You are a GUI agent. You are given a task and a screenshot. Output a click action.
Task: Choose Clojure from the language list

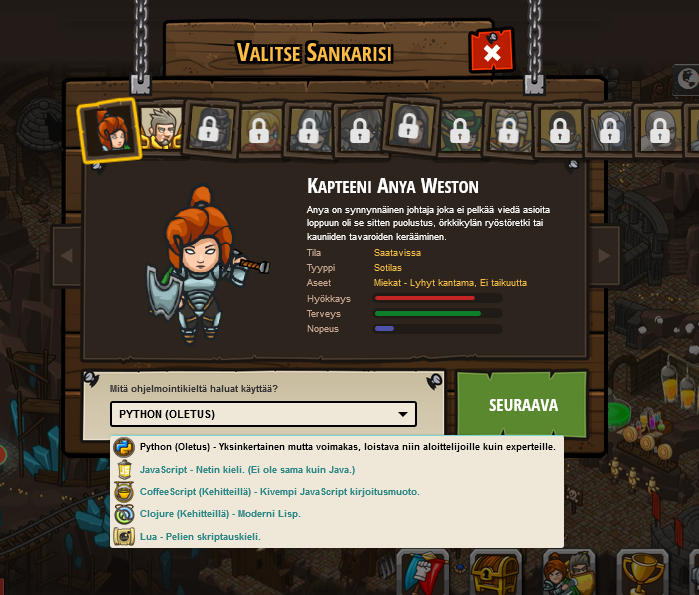[220, 514]
